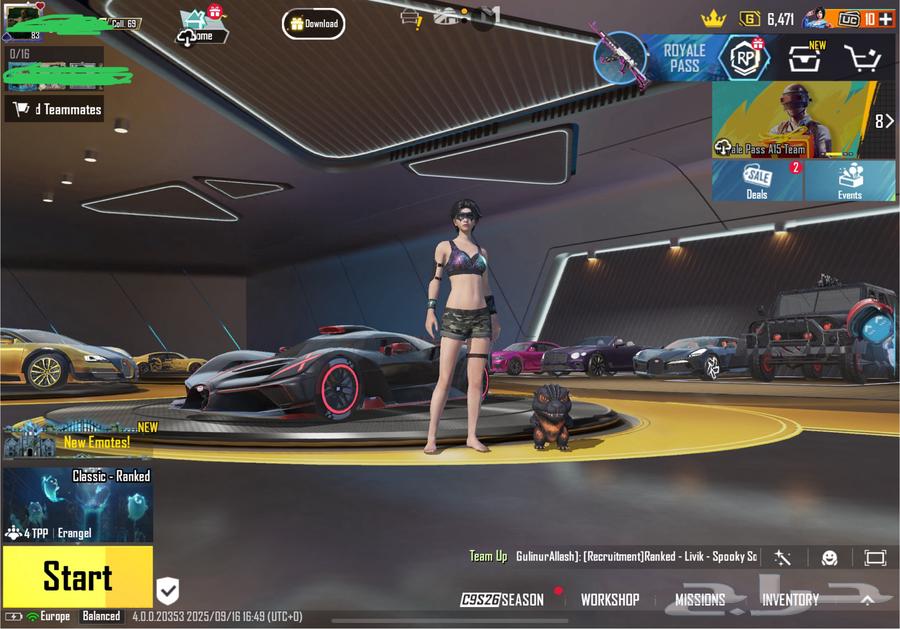Click the Team Up recruitment chat line

614,556
